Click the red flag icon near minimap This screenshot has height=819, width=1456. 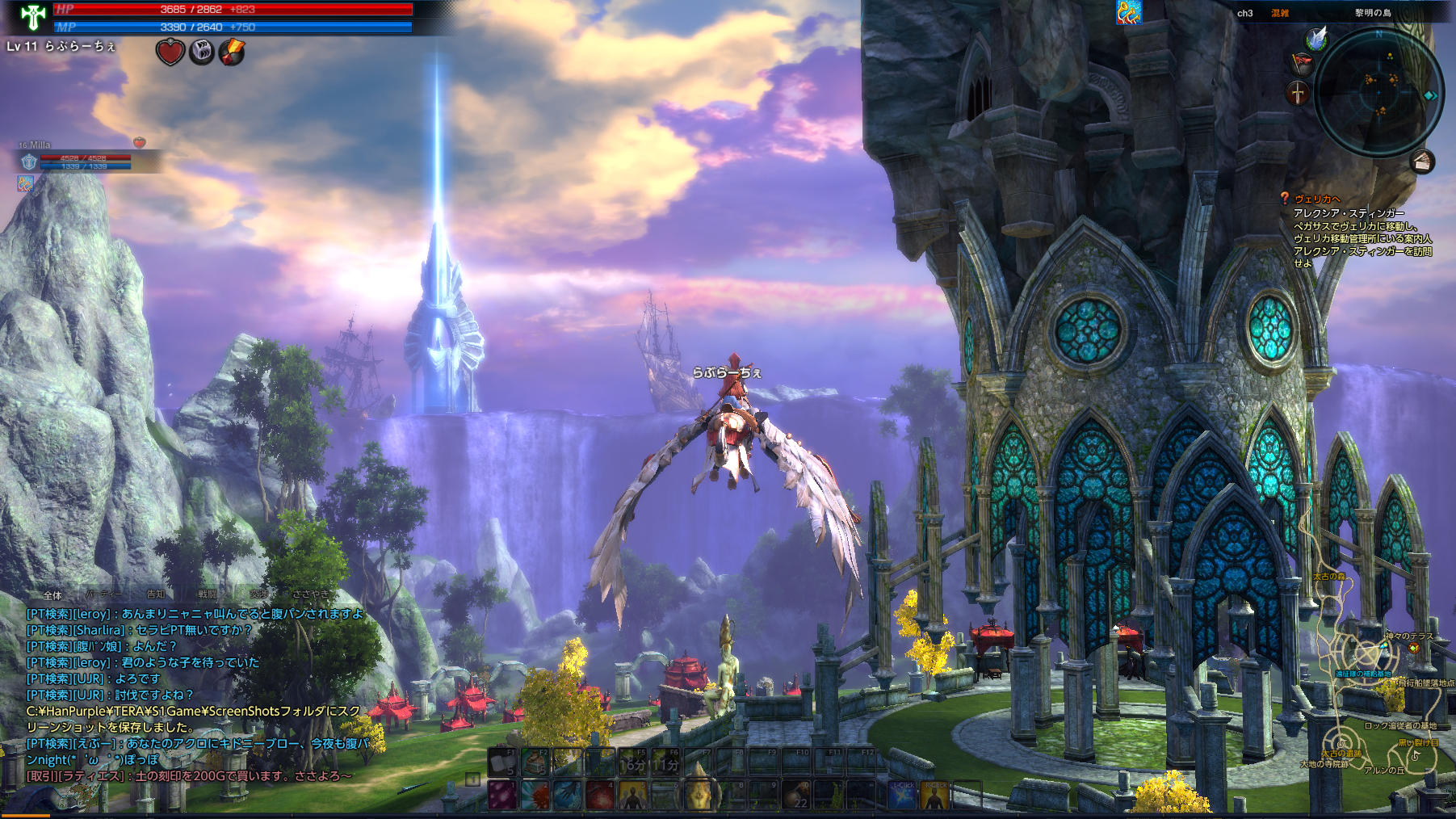(1301, 62)
